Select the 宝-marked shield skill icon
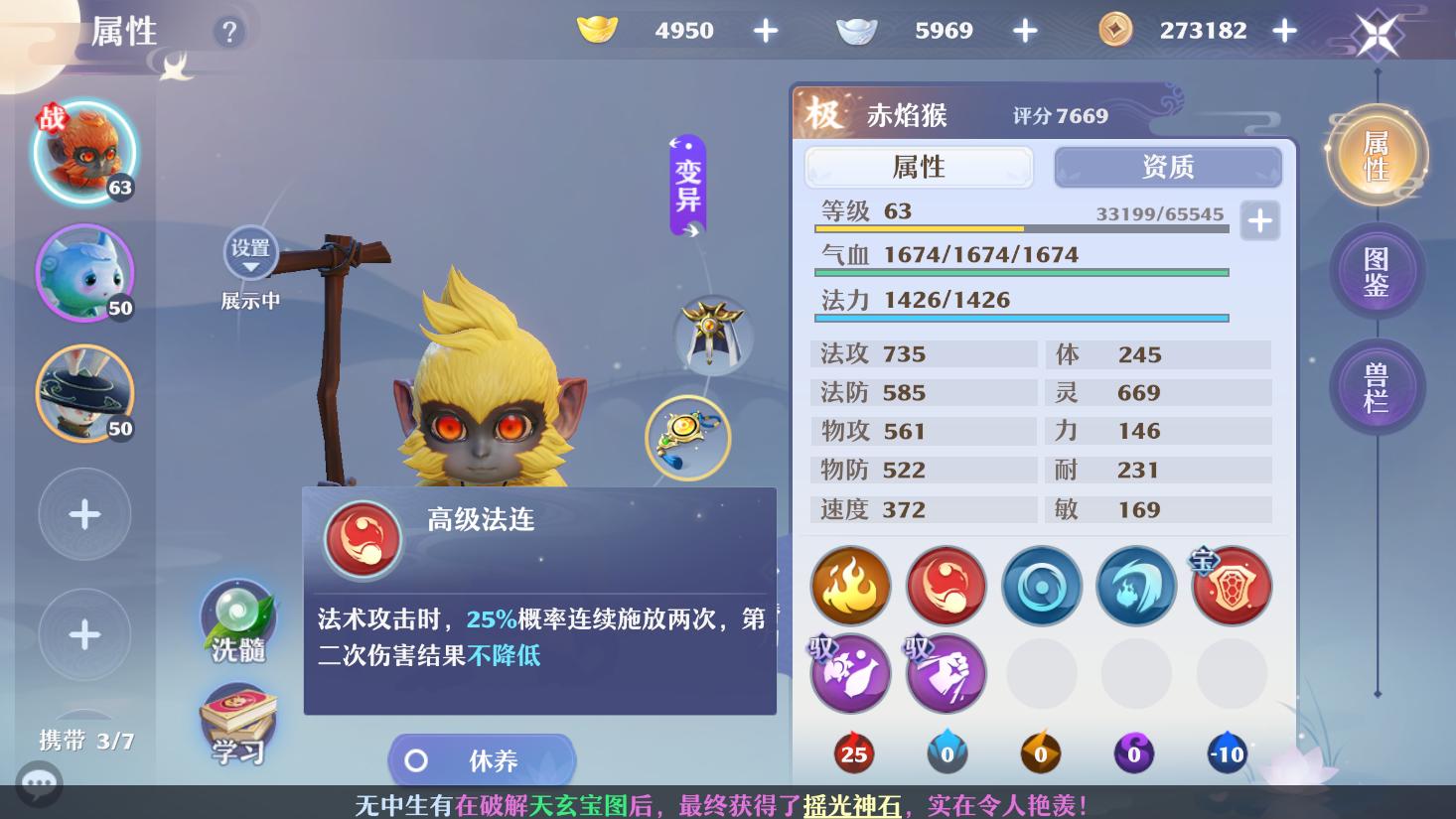Image resolution: width=1456 pixels, height=819 pixels. point(1231,586)
